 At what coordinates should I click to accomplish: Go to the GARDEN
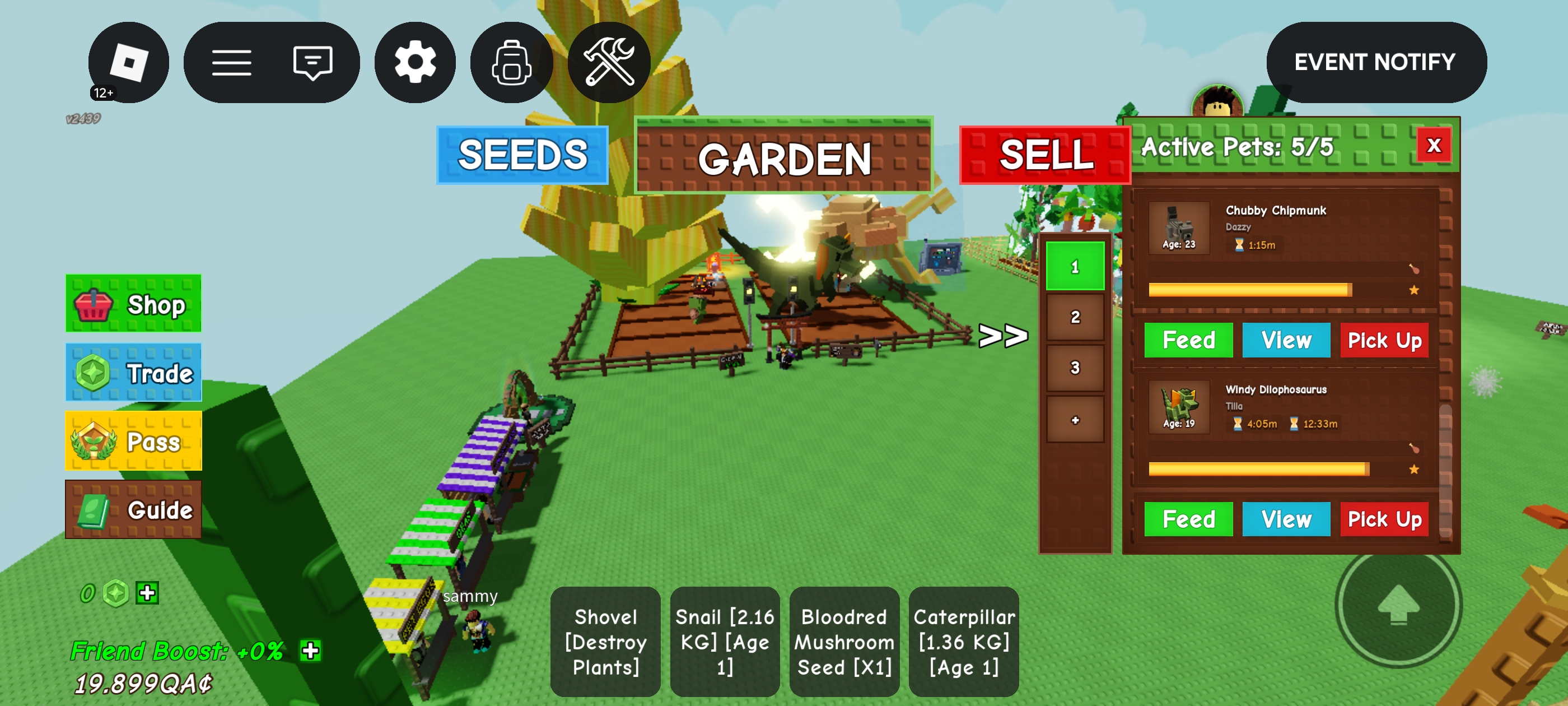pos(784,156)
